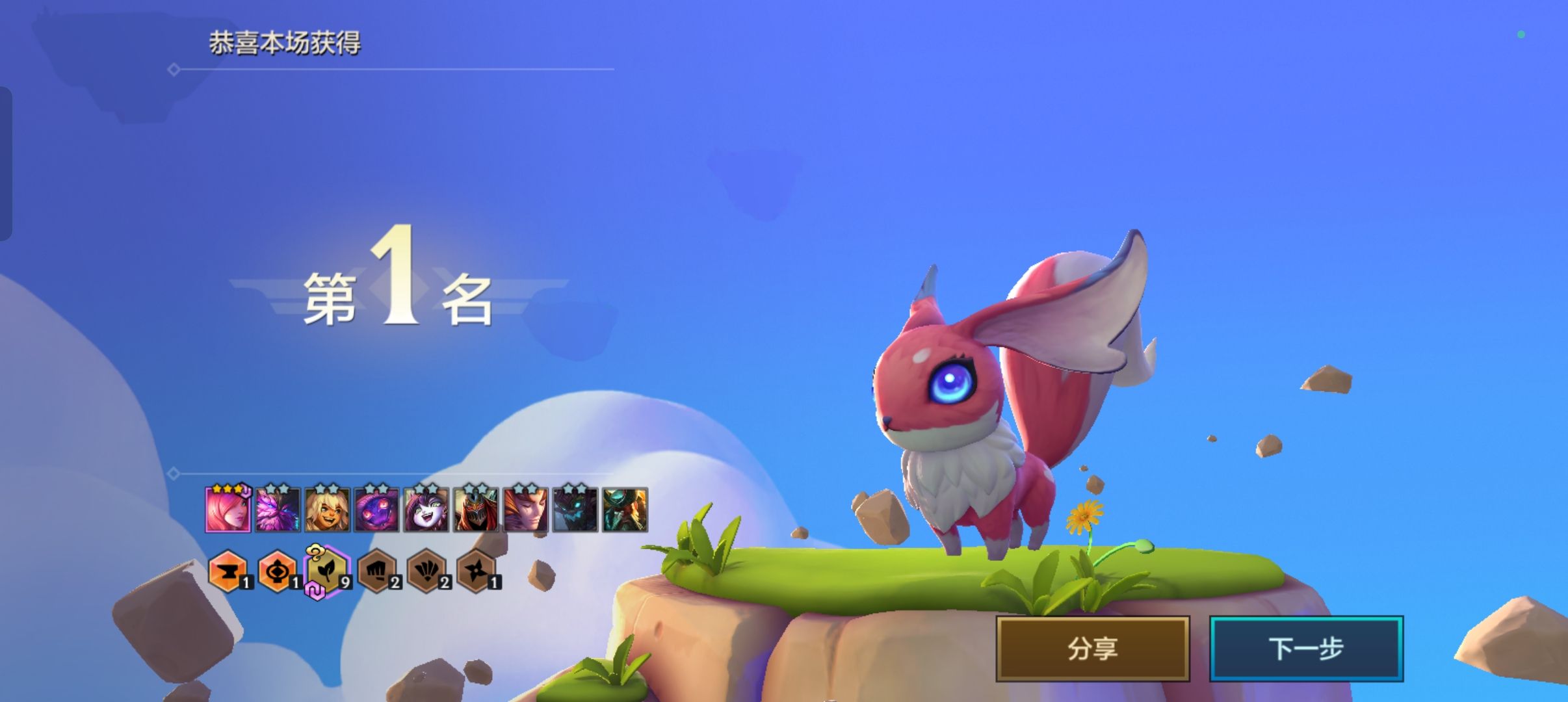Select the purple creature with red eyes portrait

click(x=376, y=510)
